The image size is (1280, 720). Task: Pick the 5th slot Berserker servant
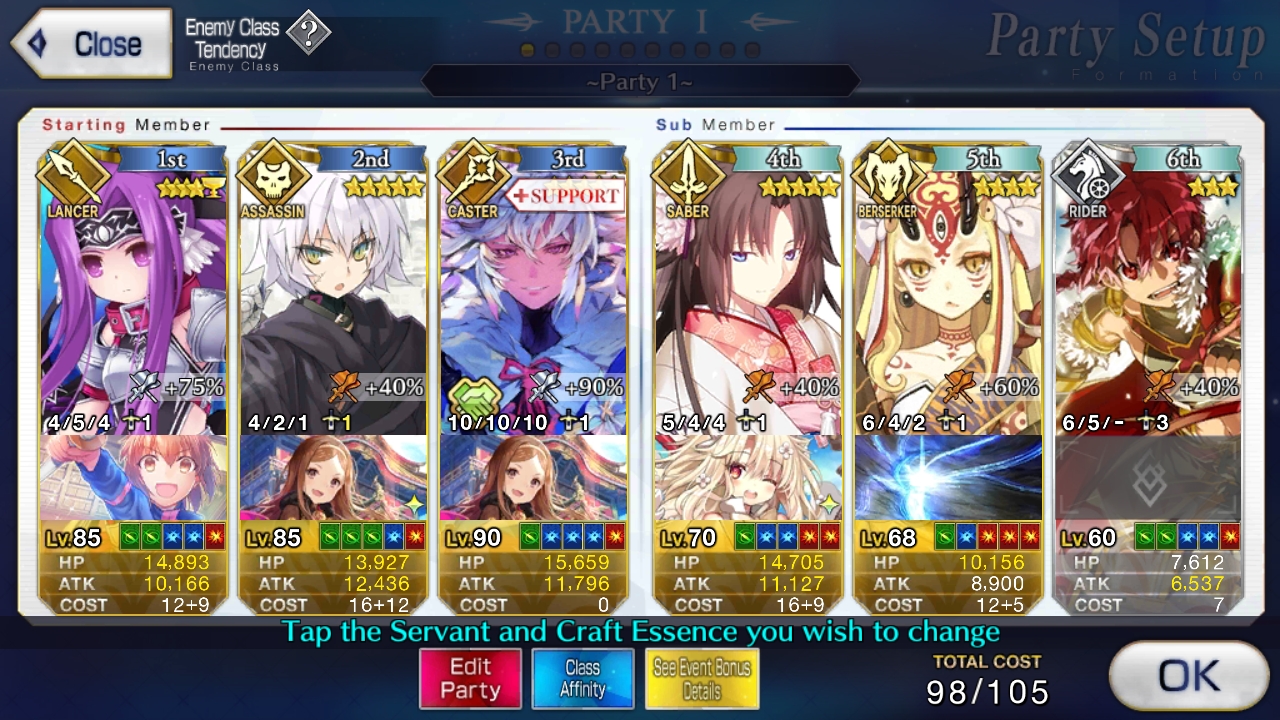click(948, 300)
